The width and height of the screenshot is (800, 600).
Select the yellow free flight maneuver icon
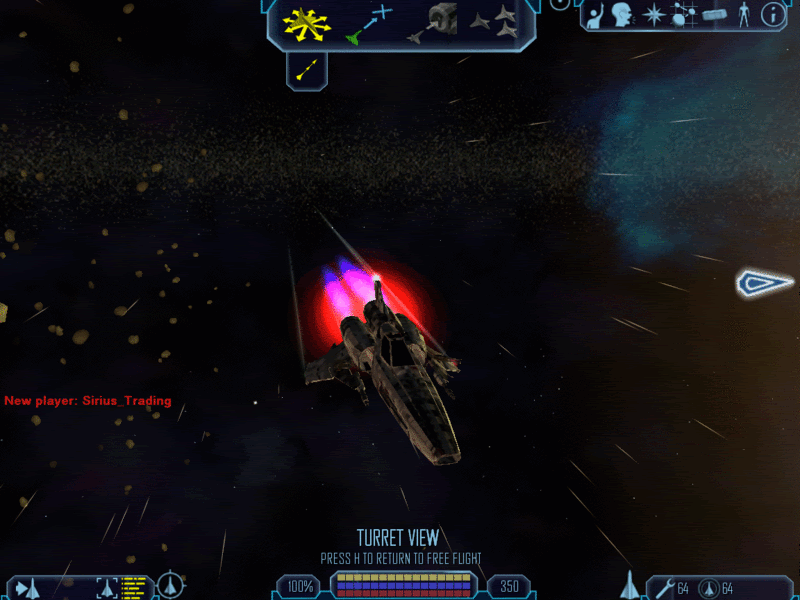coord(306,22)
